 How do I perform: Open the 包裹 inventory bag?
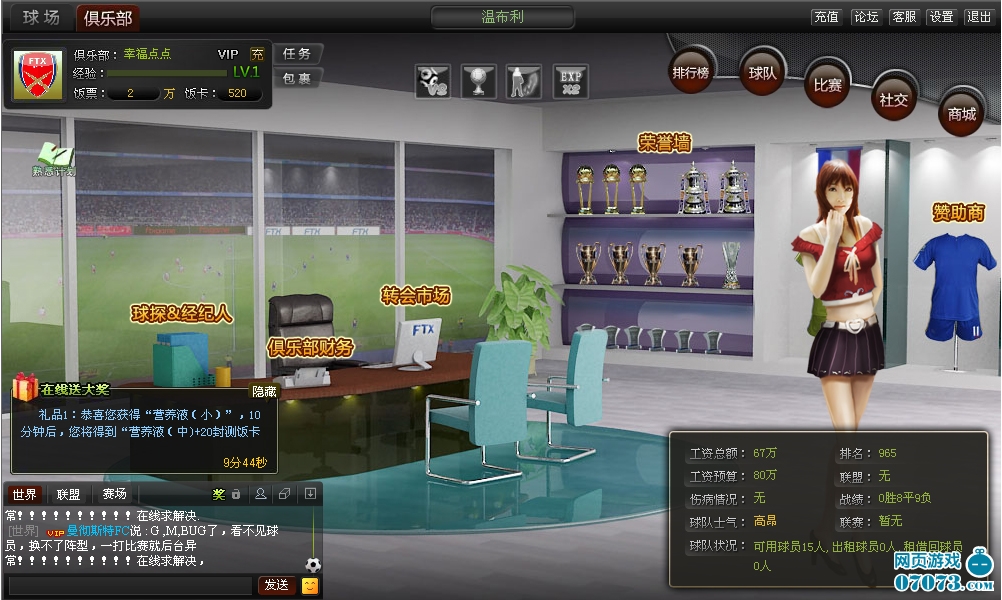pyautogui.click(x=297, y=78)
